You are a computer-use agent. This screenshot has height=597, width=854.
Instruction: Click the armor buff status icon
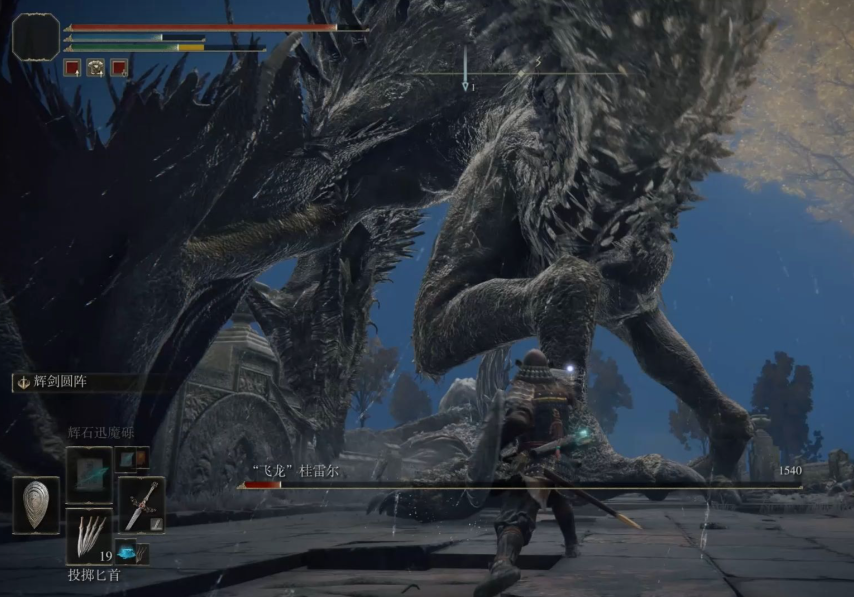click(96, 68)
